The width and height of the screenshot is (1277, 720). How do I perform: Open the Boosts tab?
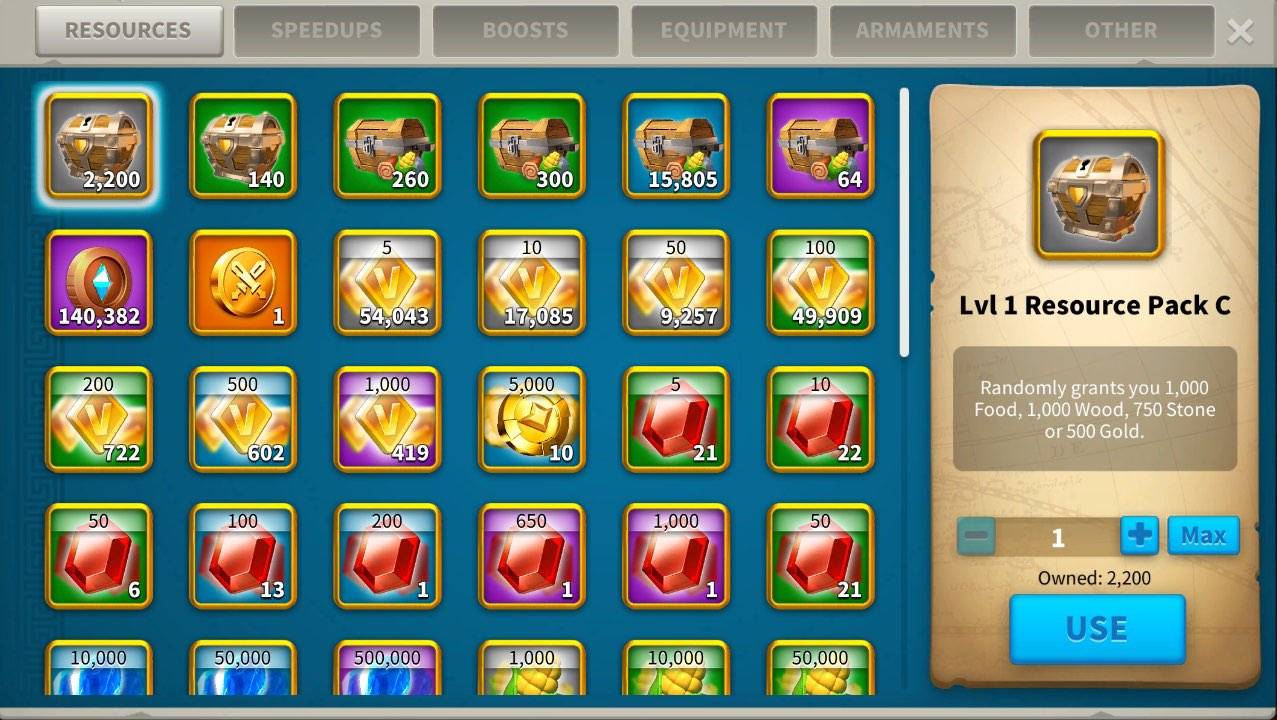(525, 31)
